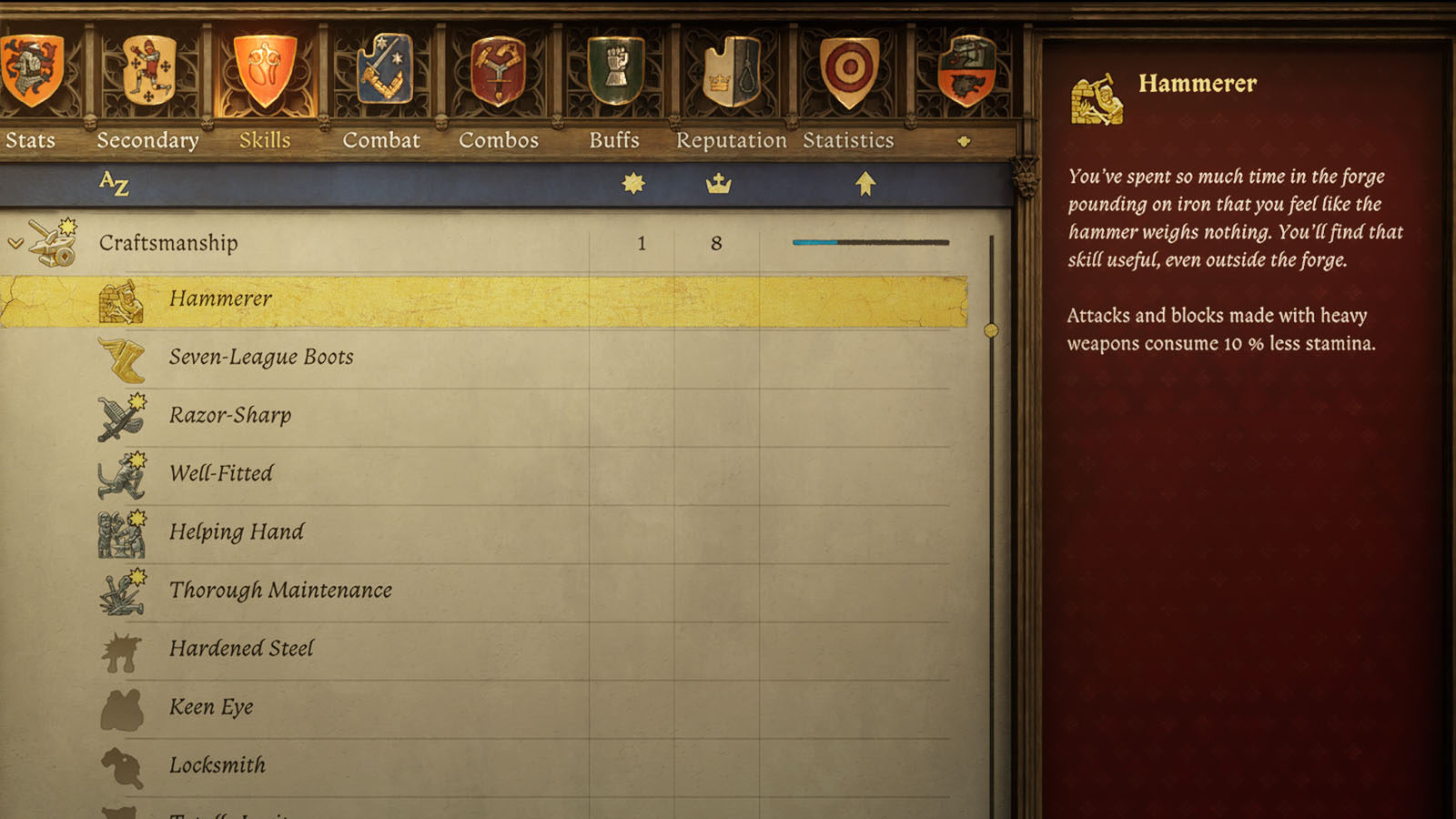
Task: Select the Hardened Steel skill row
Action: (364, 649)
